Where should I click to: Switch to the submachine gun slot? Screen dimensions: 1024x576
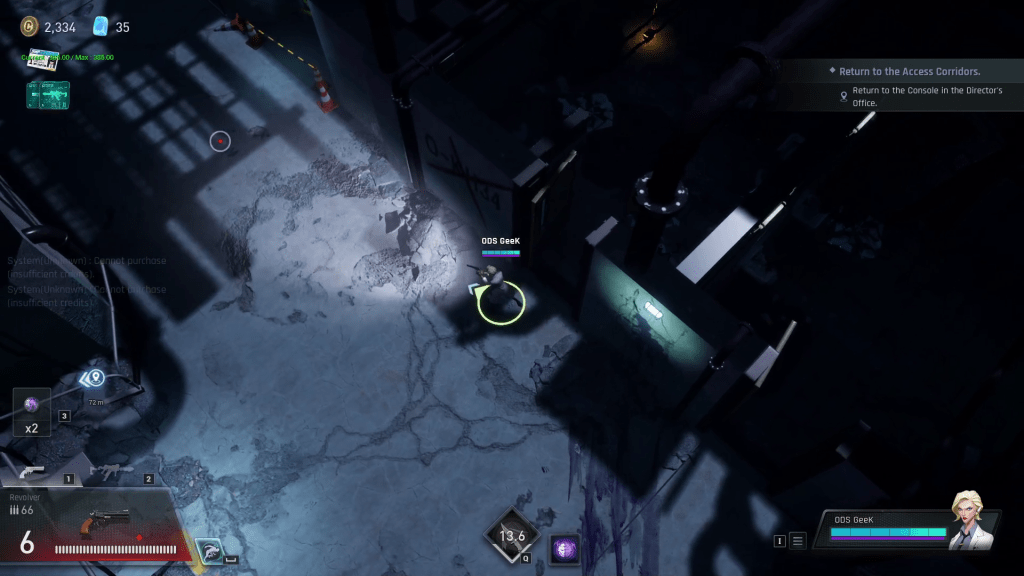(x=111, y=470)
